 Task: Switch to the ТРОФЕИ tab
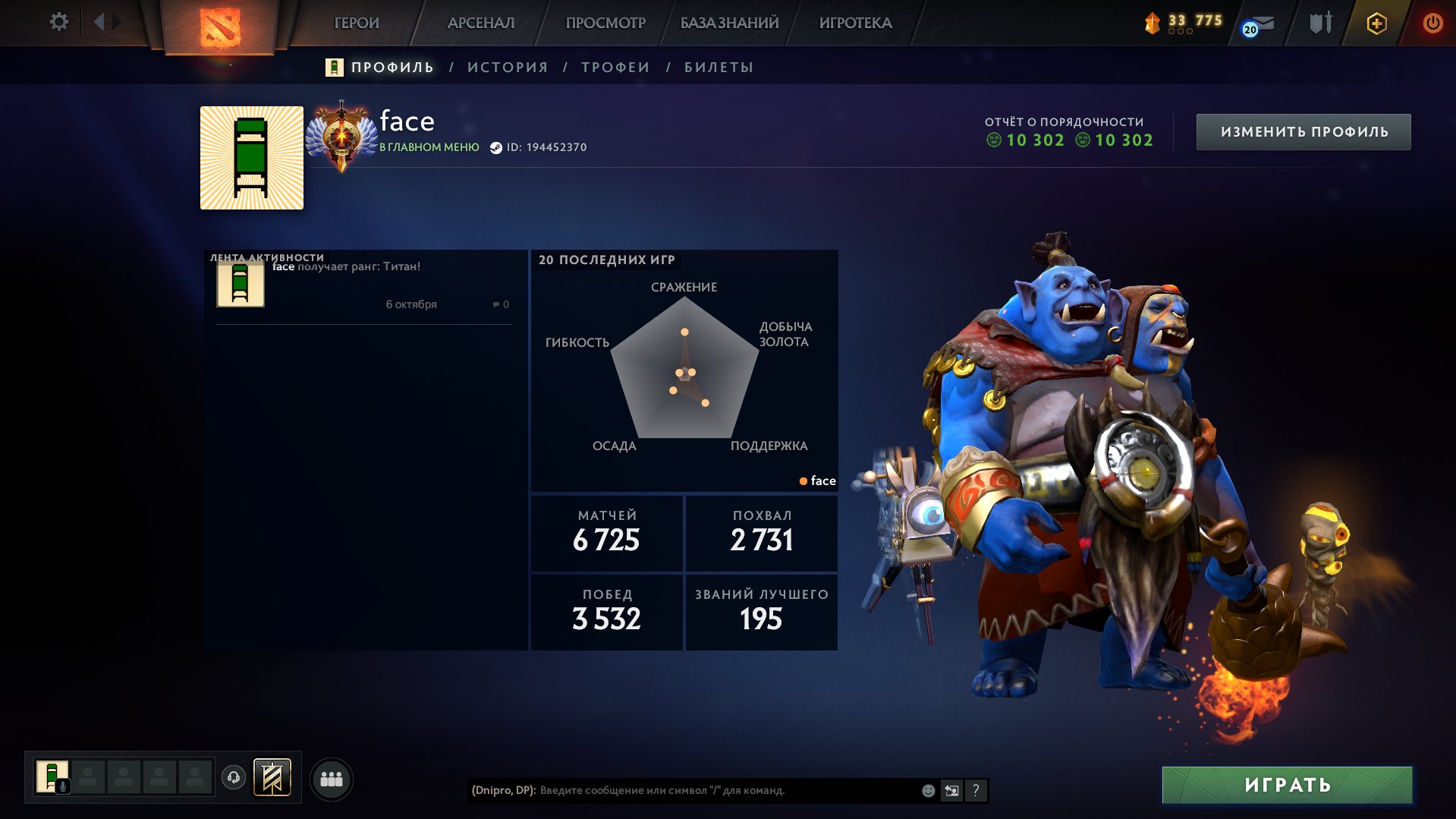[615, 68]
